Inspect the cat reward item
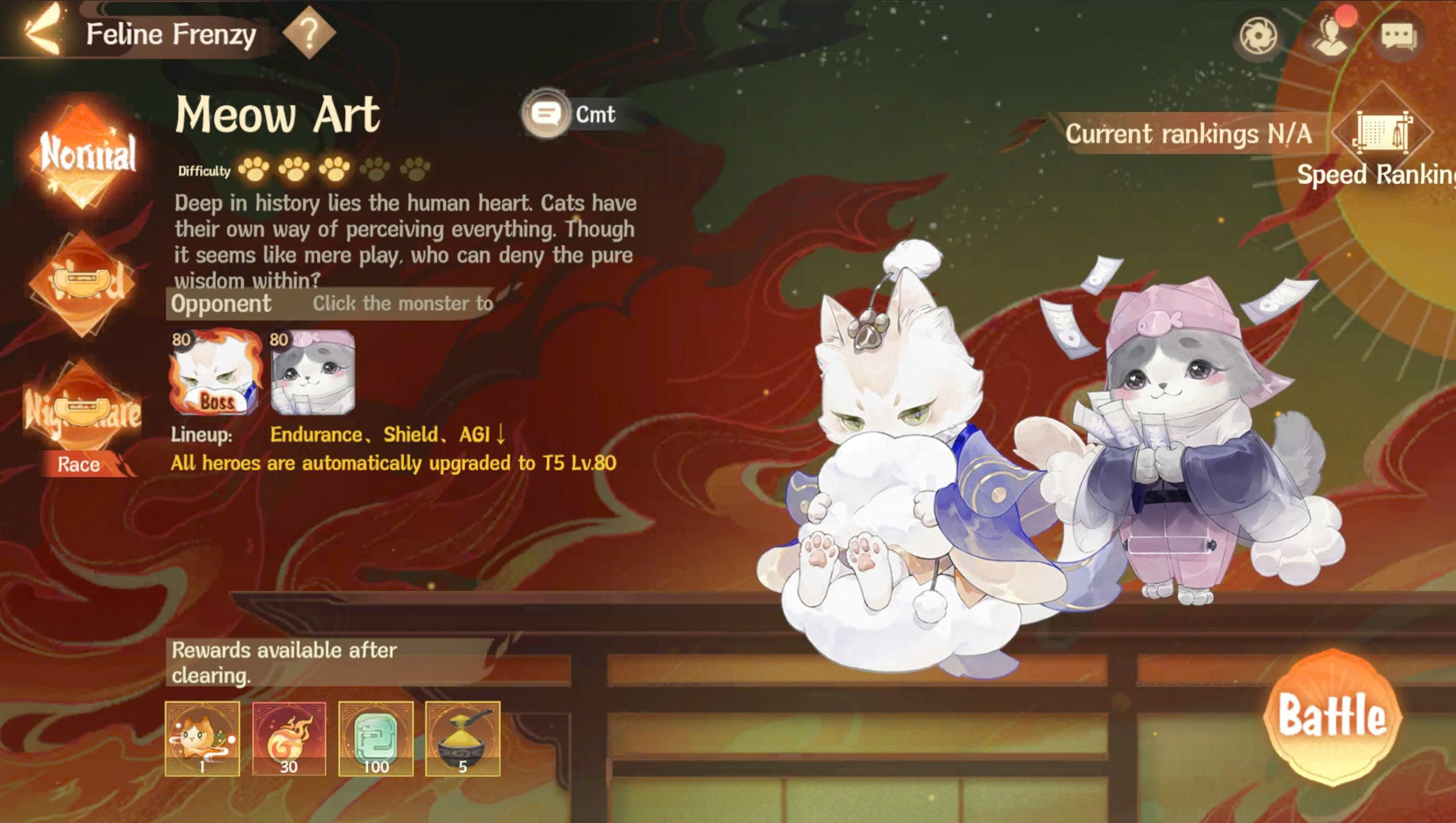The image size is (1456, 823). pyautogui.click(x=202, y=739)
